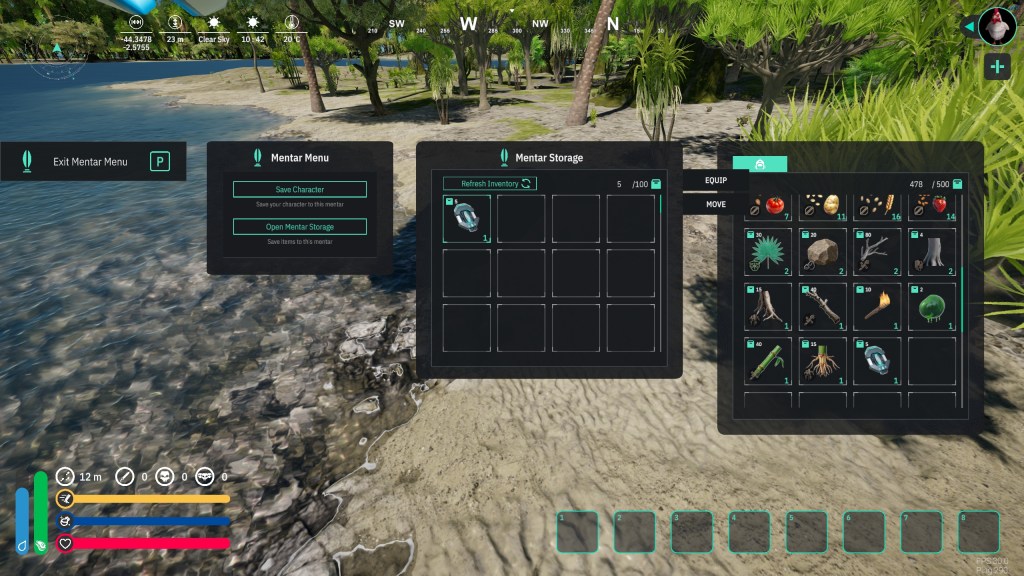
Task: Choose the burning torch inventory slot
Action: point(876,306)
